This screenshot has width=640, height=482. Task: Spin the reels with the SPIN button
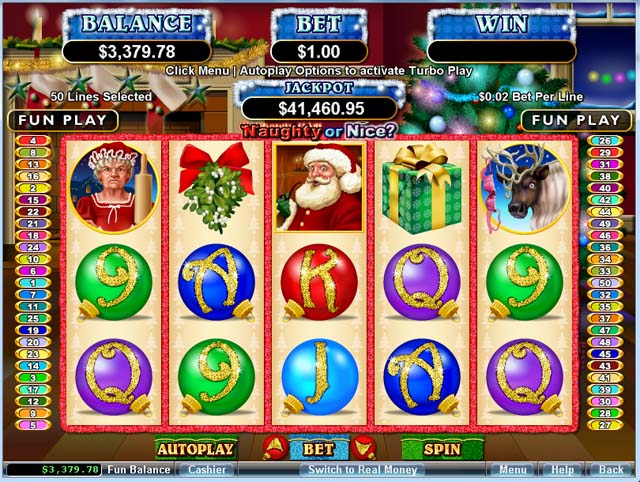tap(441, 449)
